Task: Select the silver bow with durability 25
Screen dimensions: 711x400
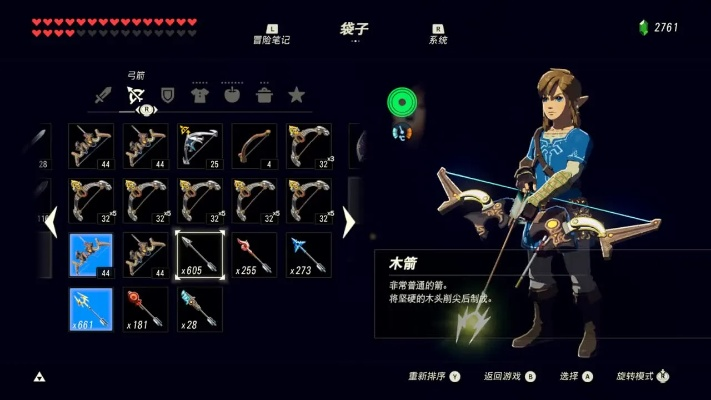Action: (200, 146)
